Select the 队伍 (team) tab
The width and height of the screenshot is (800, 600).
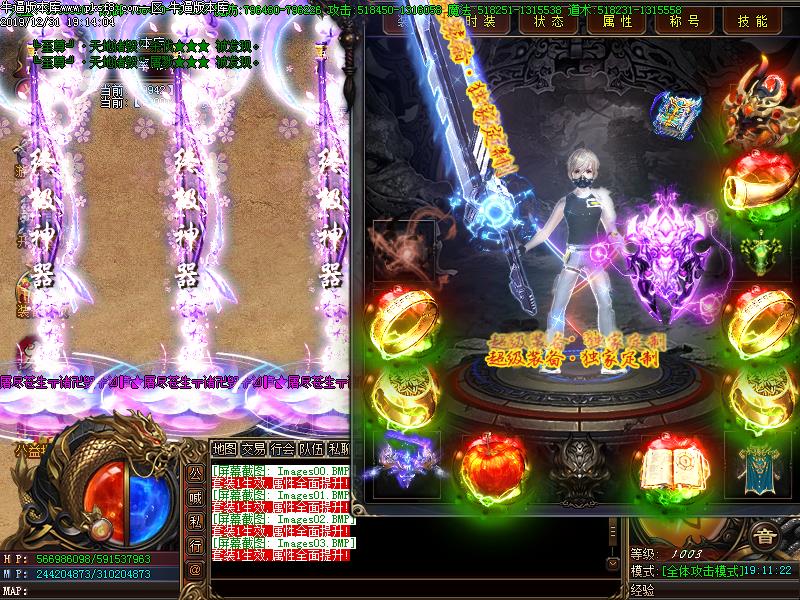point(312,449)
